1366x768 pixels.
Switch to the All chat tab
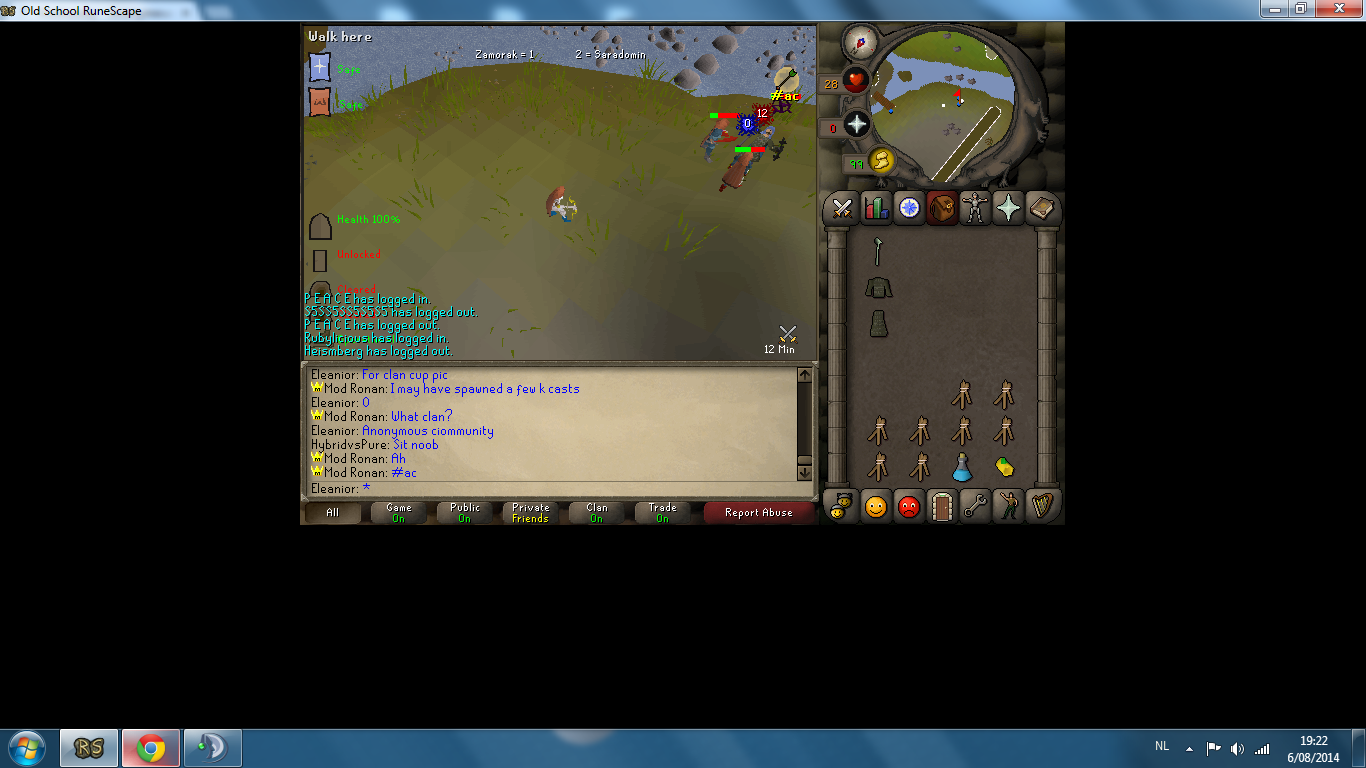pyautogui.click(x=332, y=512)
